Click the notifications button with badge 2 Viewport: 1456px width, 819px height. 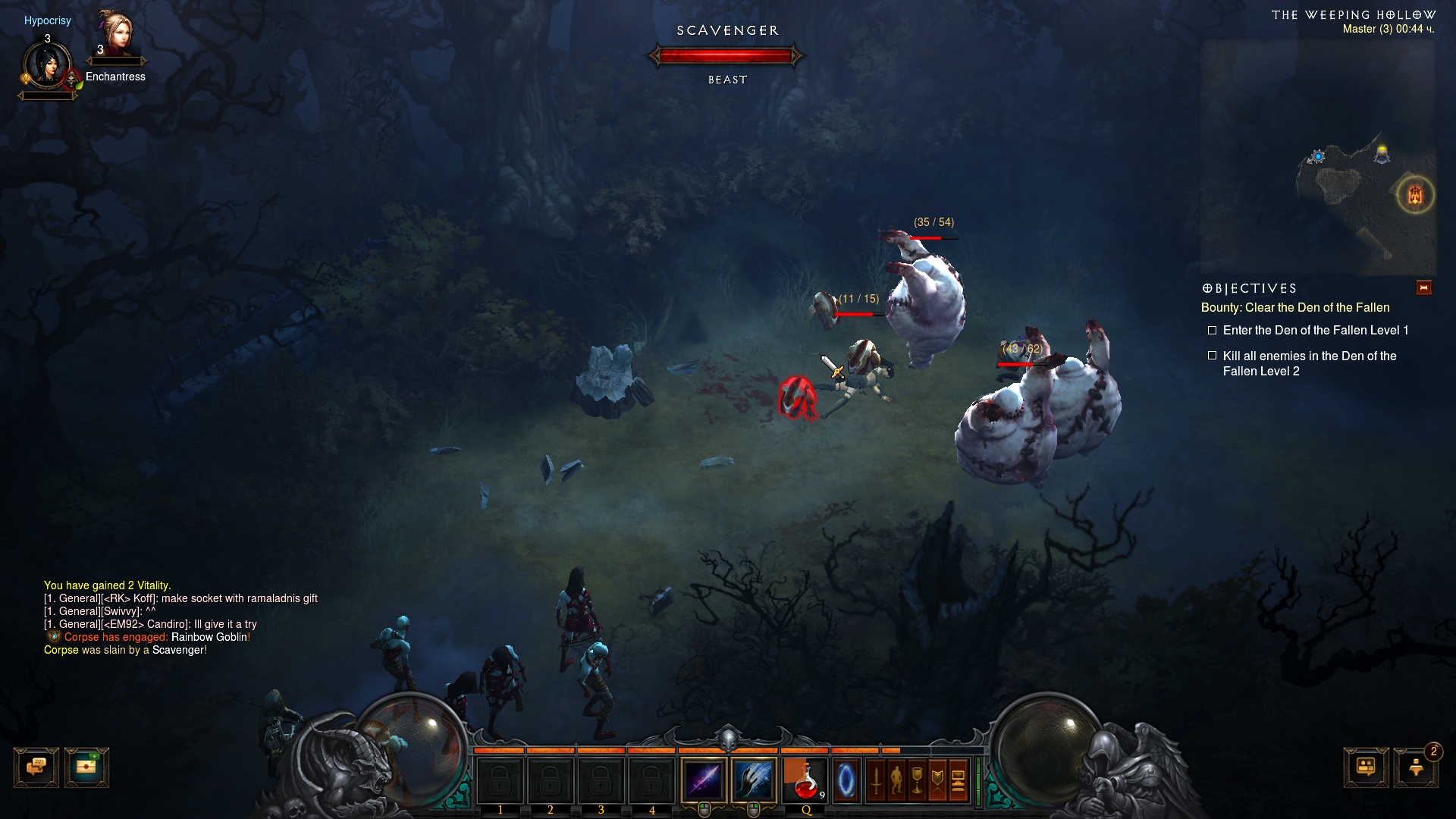coord(1416,767)
